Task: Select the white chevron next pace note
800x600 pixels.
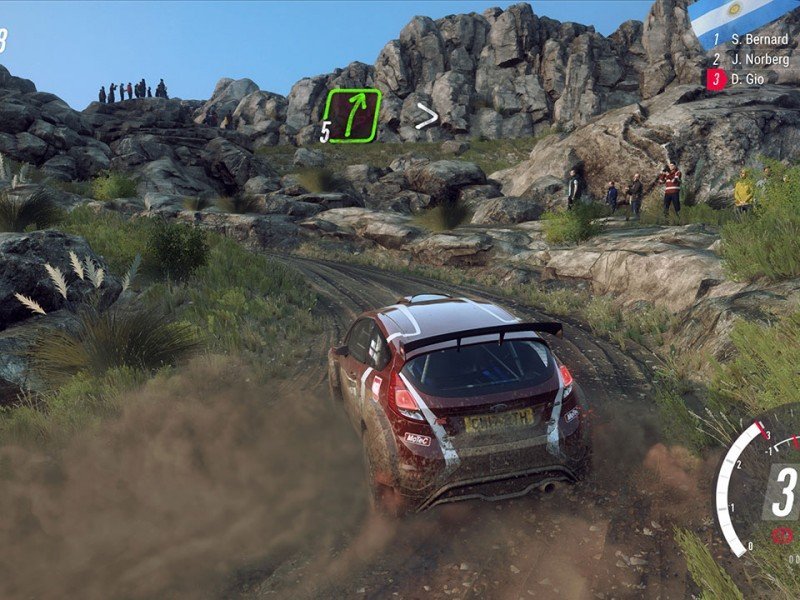Action: coord(427,117)
